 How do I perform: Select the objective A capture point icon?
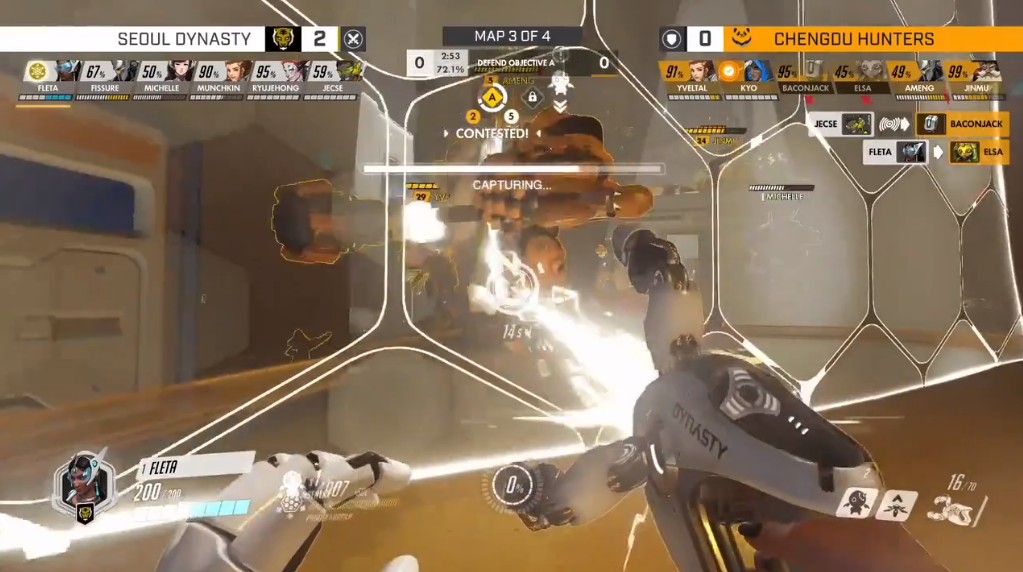click(x=492, y=98)
